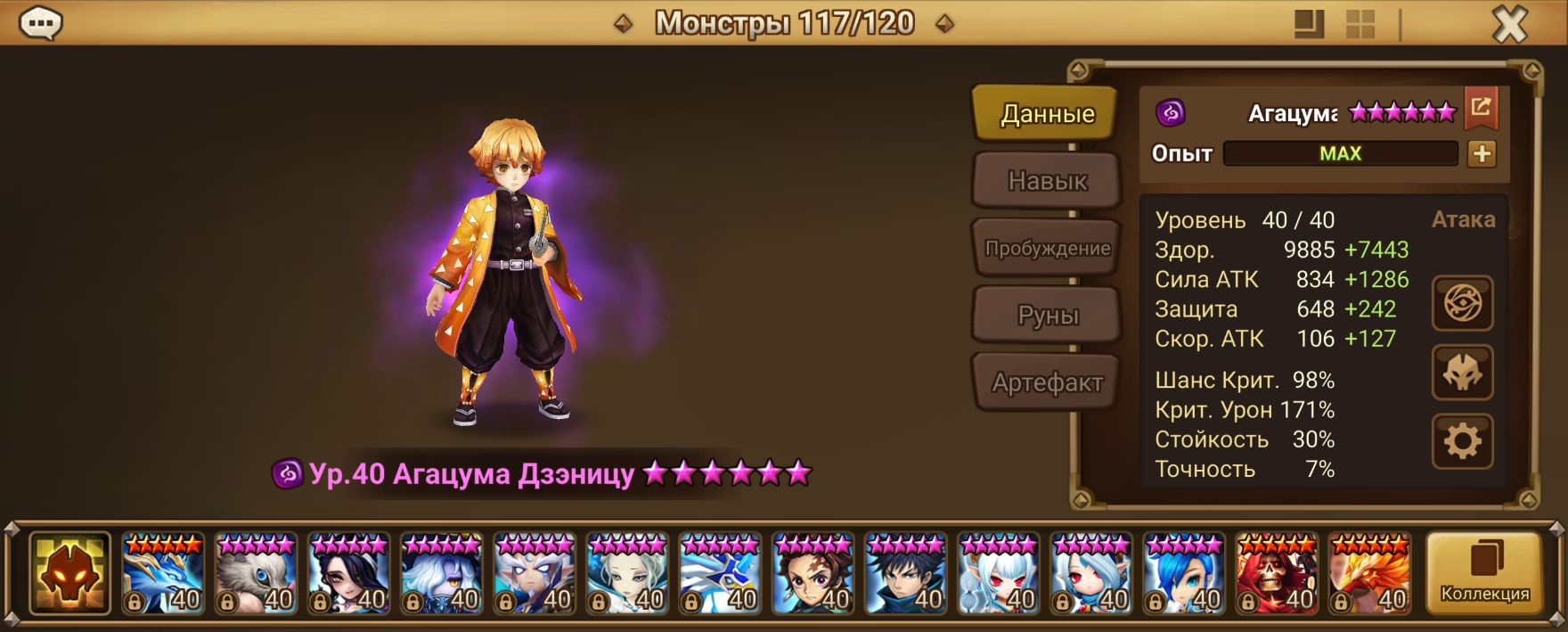Open the chat speech bubble
Viewport: 1568px width, 632px height.
point(41,24)
